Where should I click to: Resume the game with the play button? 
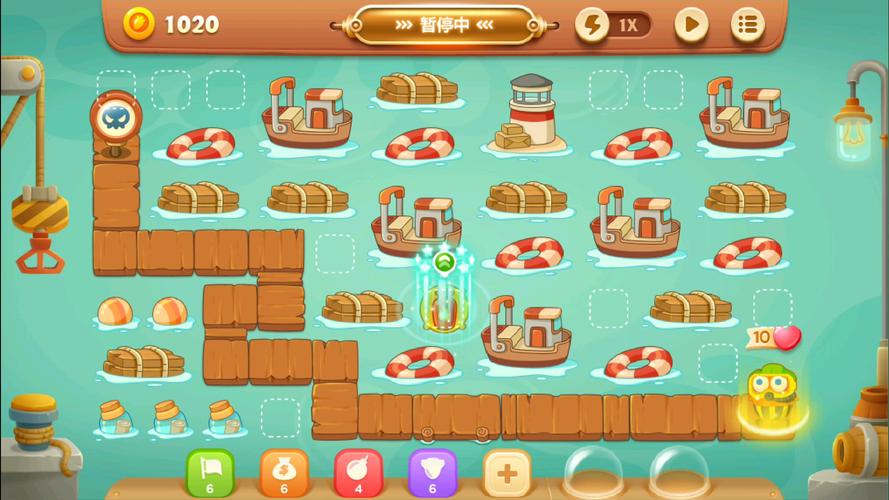(x=691, y=24)
